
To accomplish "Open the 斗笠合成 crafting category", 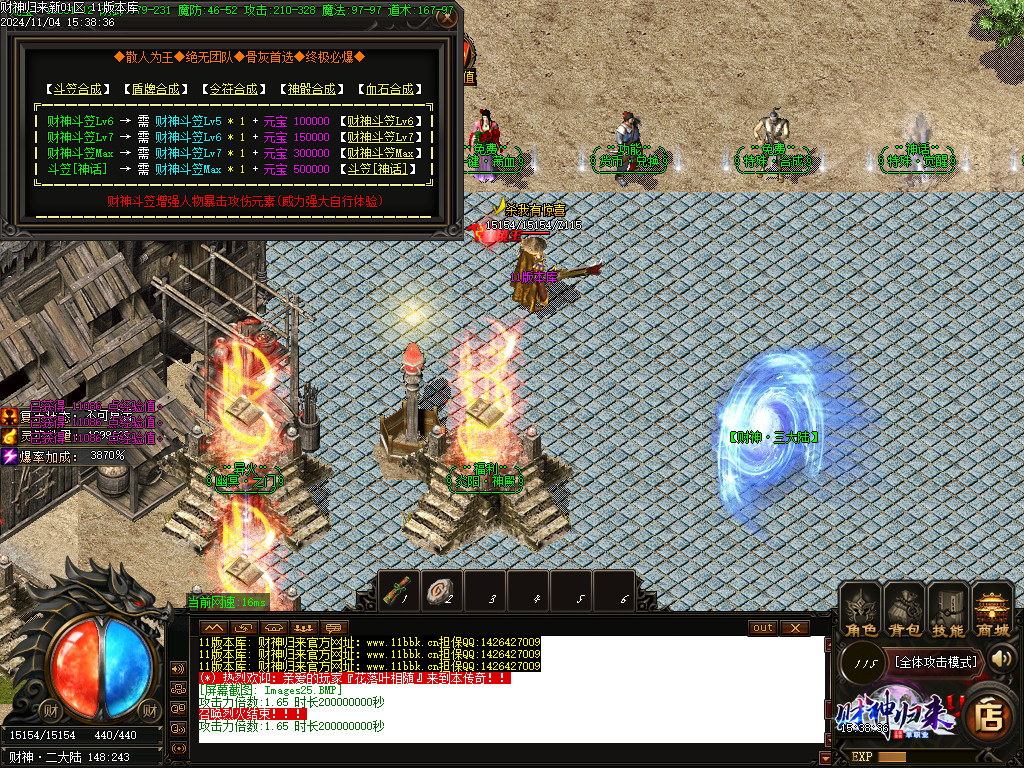I will [x=77, y=89].
